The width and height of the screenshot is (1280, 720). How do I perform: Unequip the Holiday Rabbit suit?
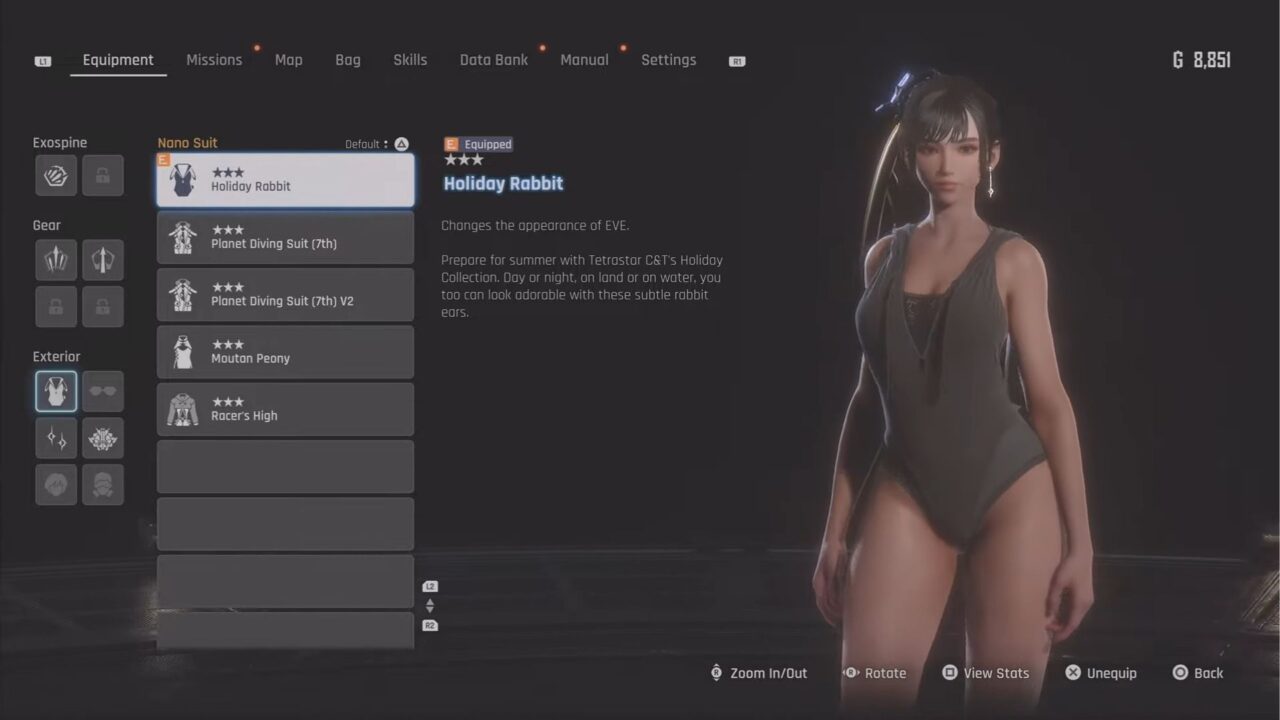pyautogui.click(x=1101, y=673)
